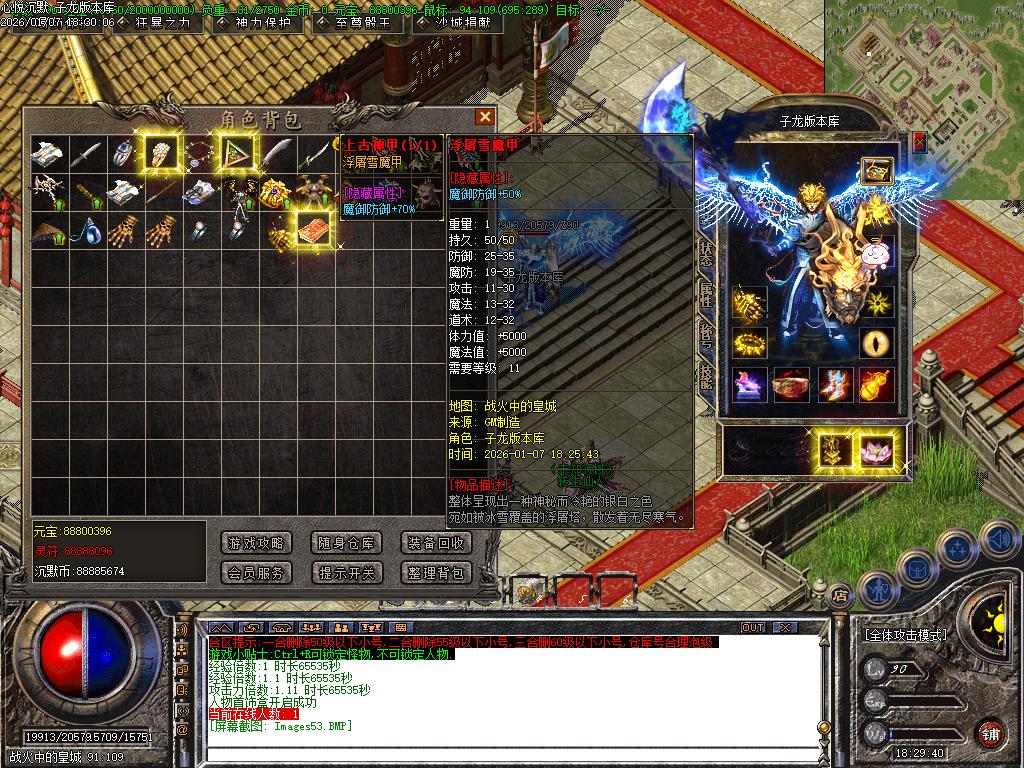Open the 店 shop round button
Screen dimensions: 1024x768
point(839,595)
